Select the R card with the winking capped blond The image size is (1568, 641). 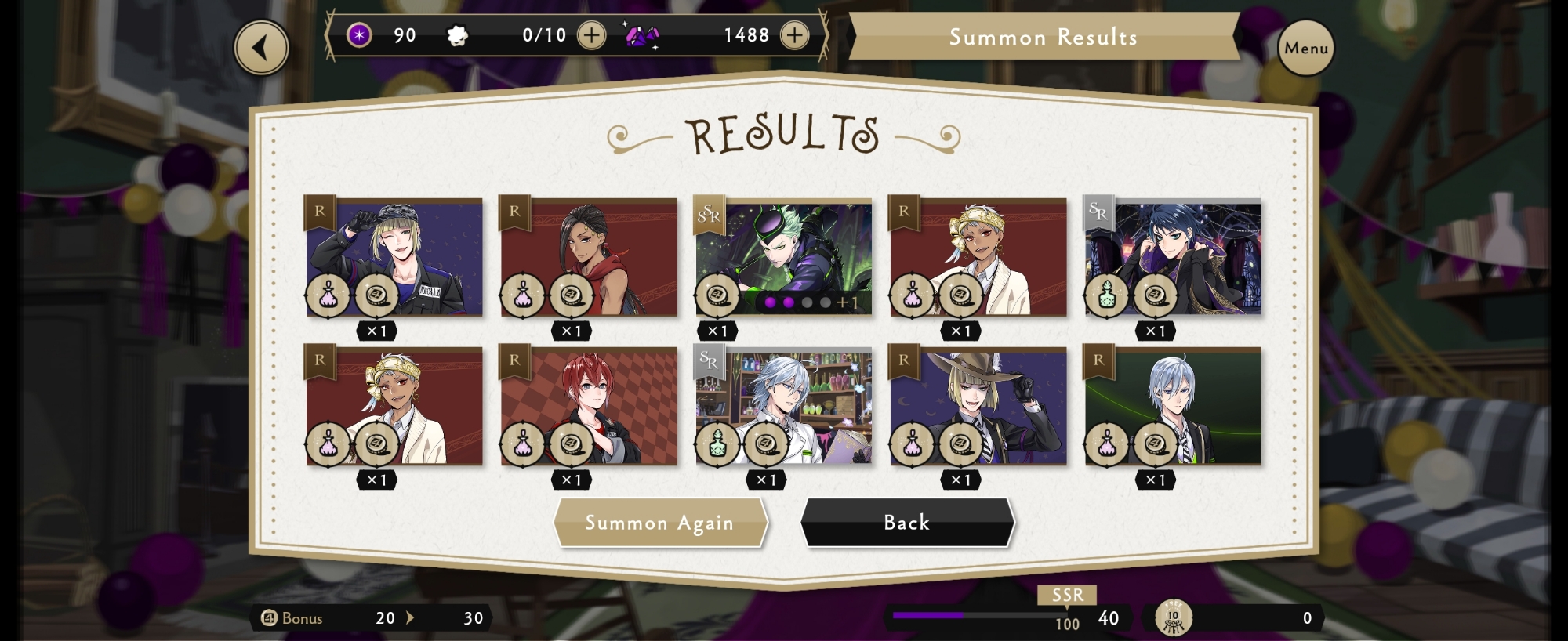394,257
